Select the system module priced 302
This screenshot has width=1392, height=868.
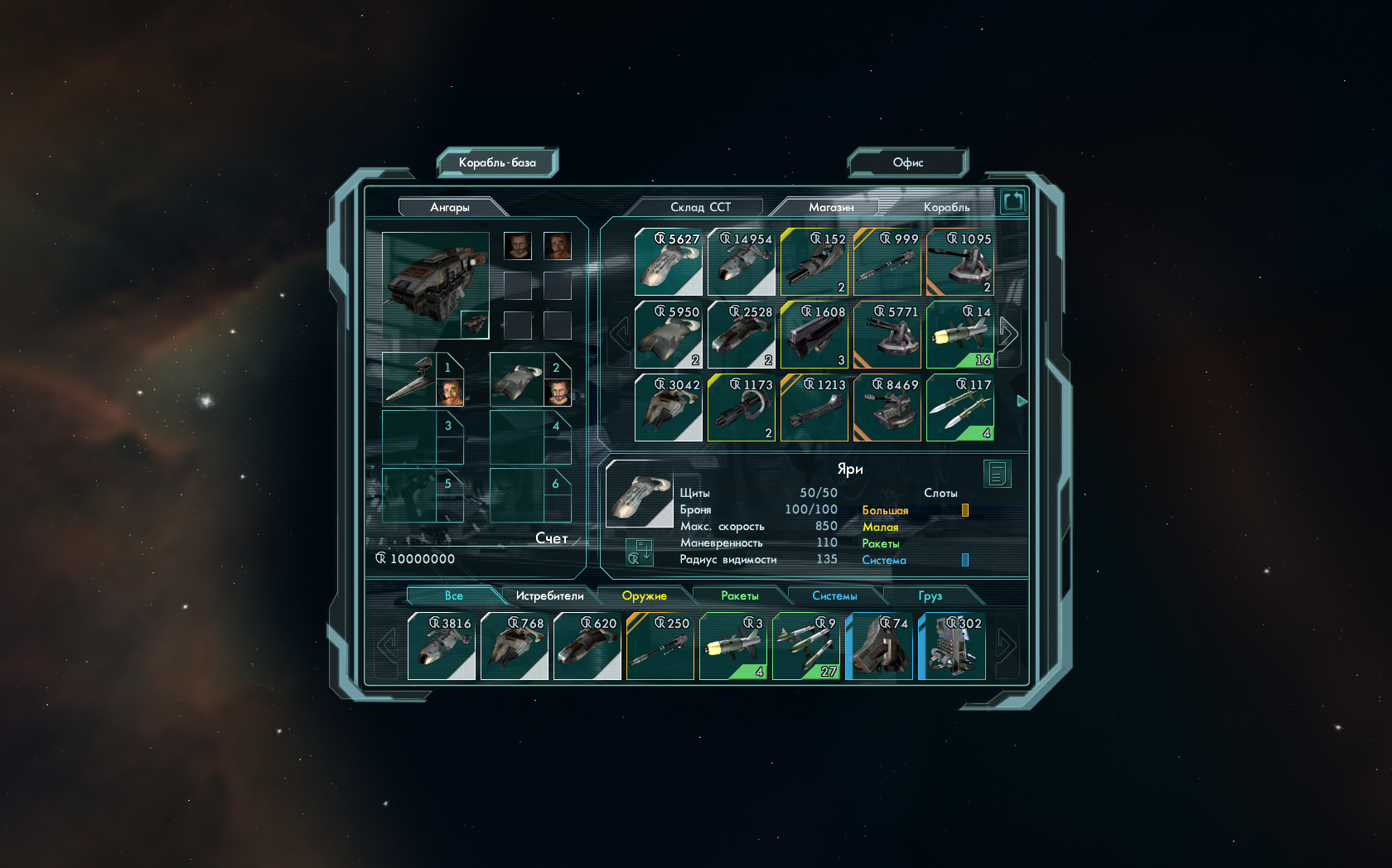pos(951,647)
